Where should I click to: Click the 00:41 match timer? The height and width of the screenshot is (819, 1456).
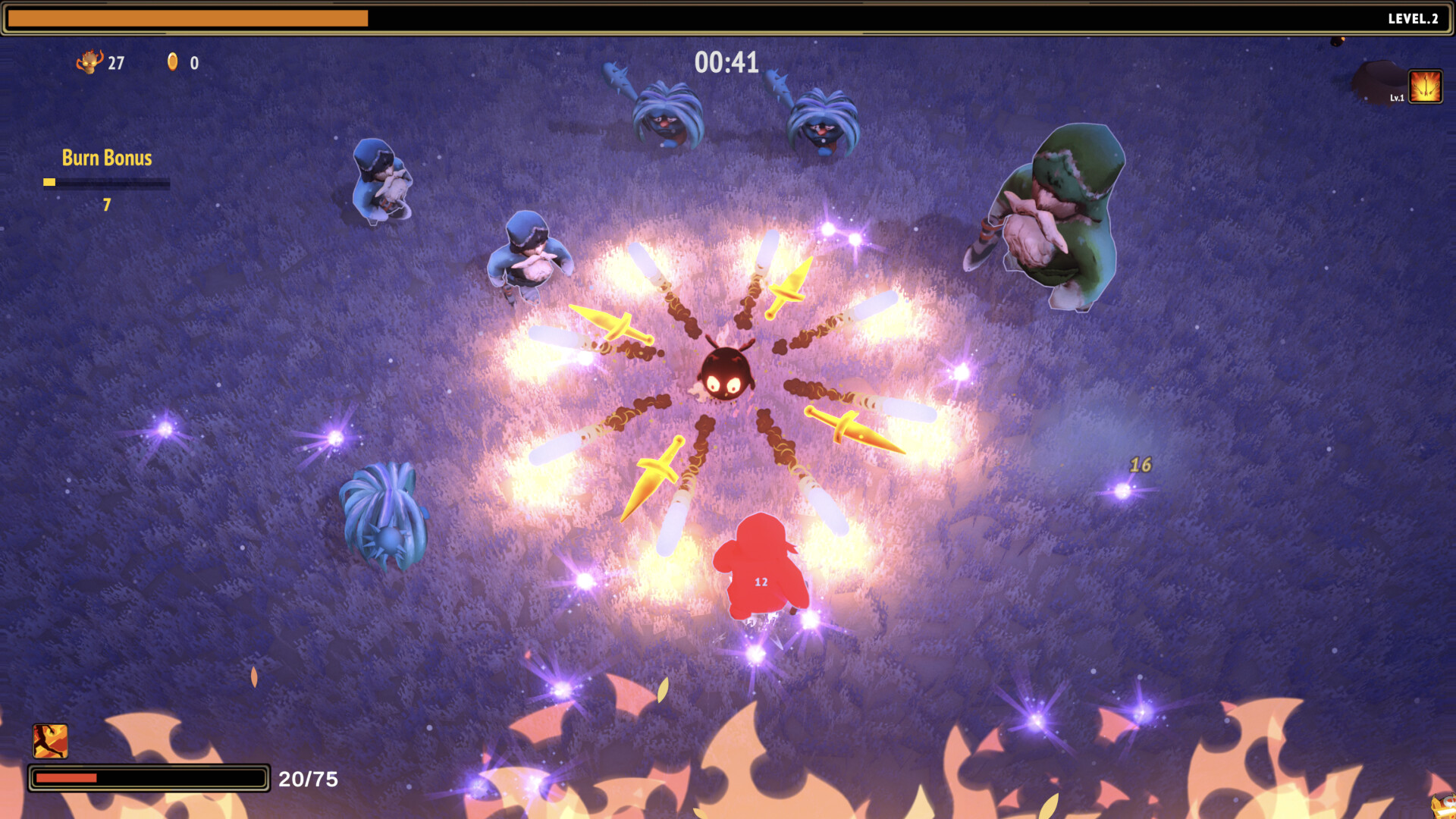726,64
